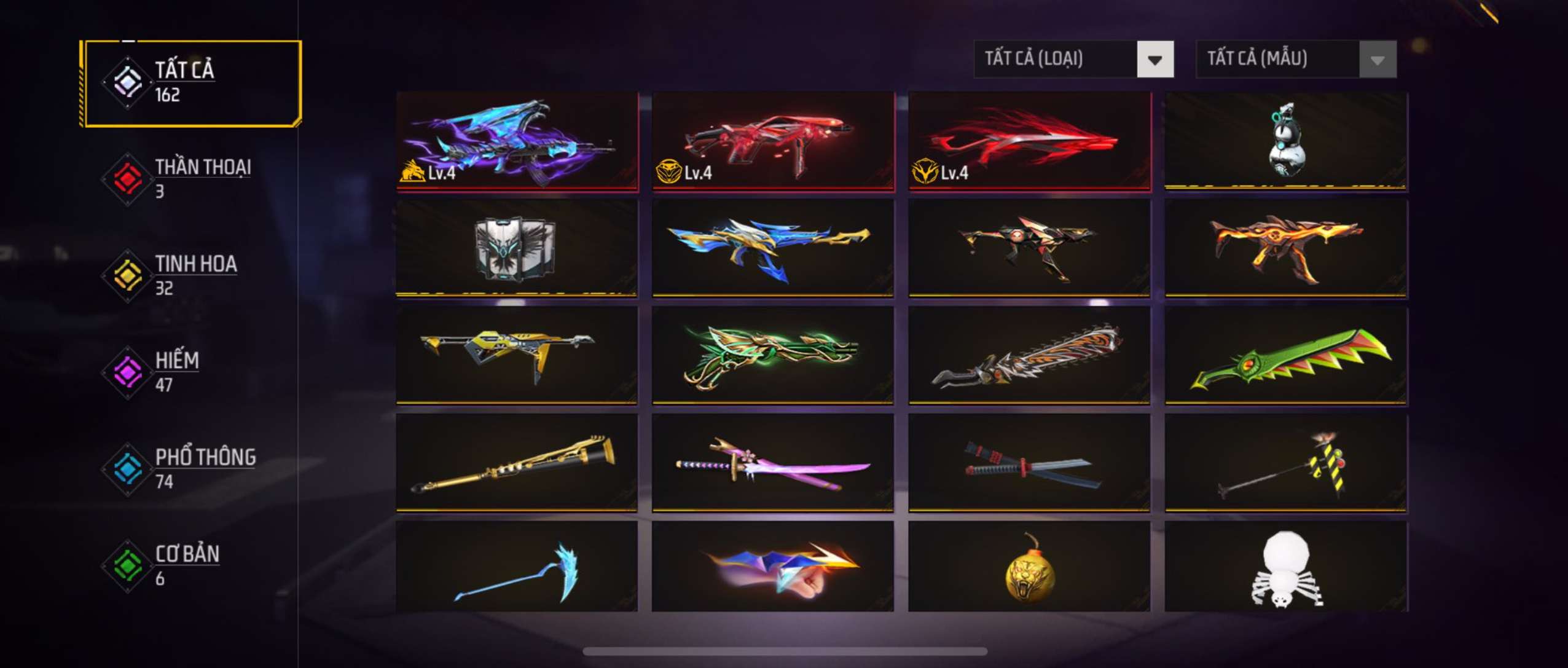Select the pink sakura katana skin
The height and width of the screenshot is (668, 1568).
coord(773,463)
